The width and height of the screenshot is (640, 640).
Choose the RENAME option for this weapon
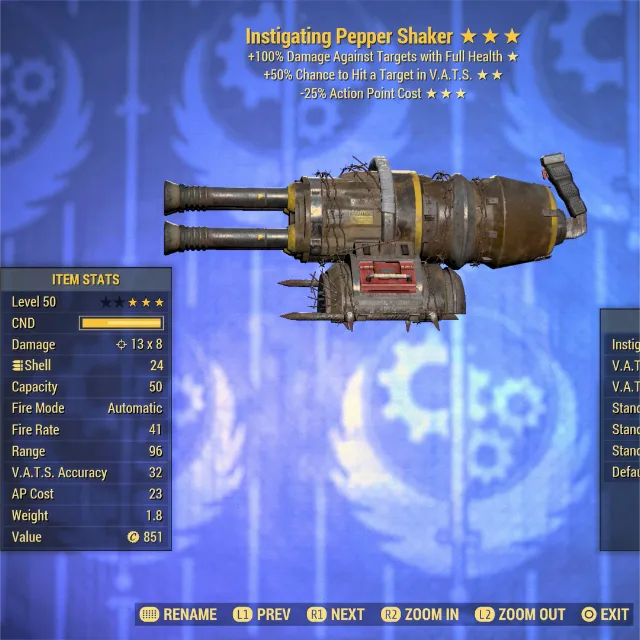pyautogui.click(x=180, y=614)
